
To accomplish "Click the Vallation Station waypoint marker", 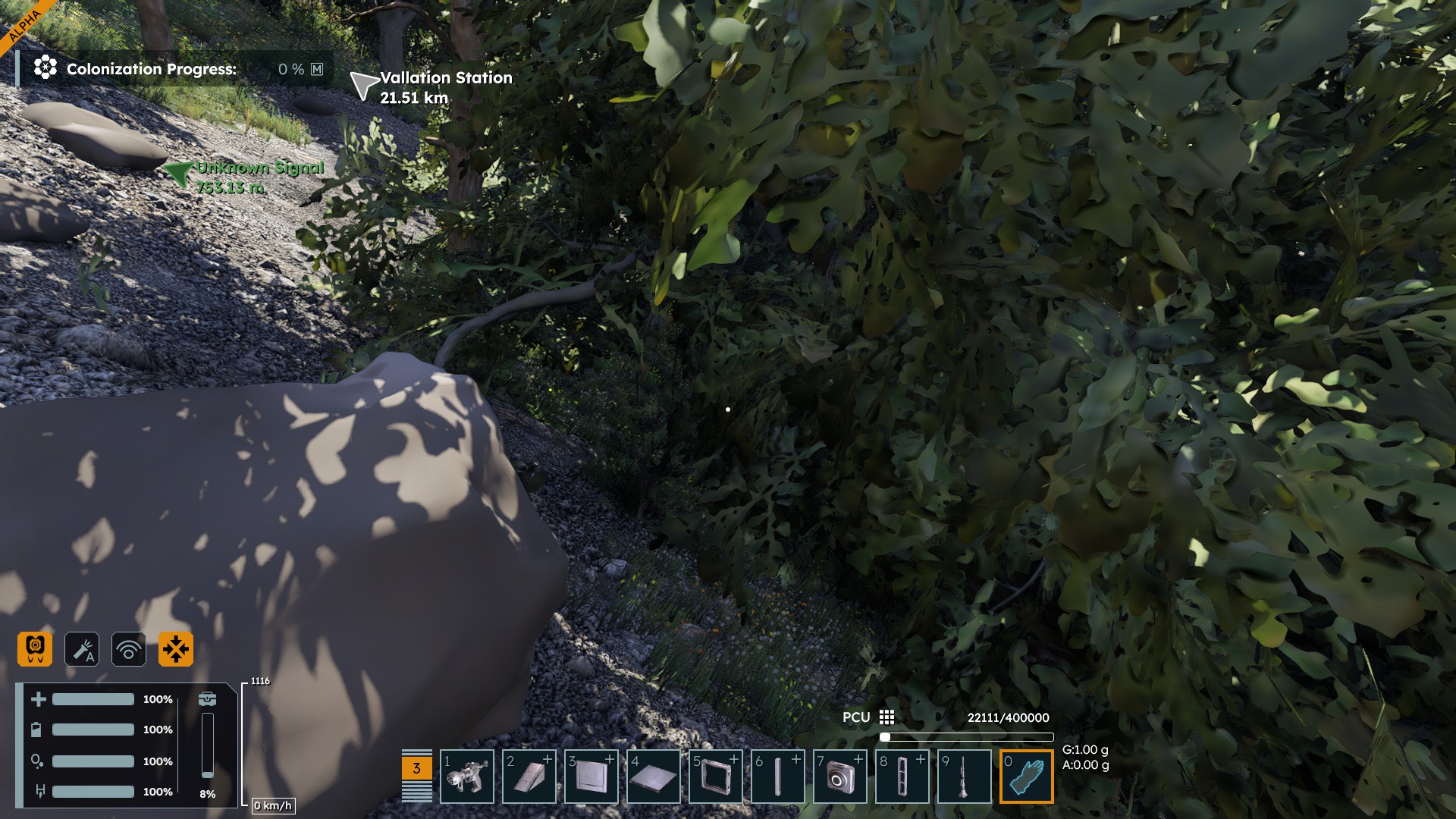I will click(x=363, y=86).
